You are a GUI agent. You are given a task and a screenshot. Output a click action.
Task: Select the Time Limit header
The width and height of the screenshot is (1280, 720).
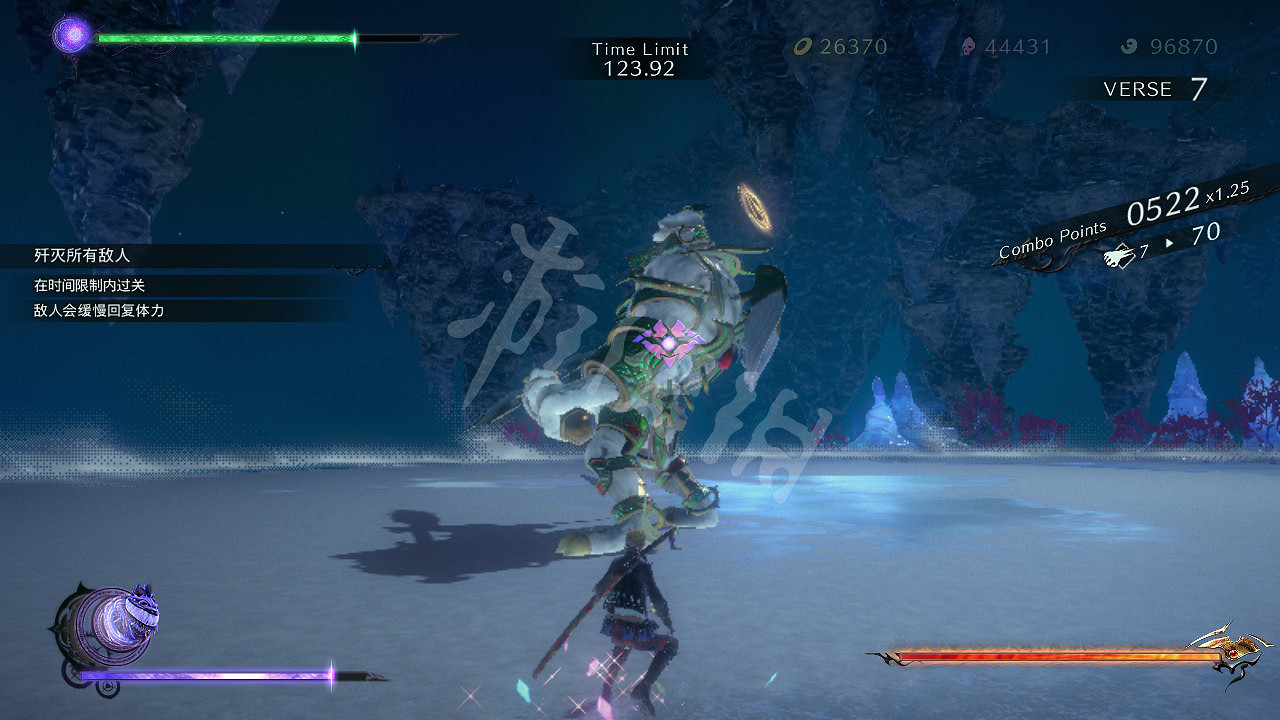640,48
